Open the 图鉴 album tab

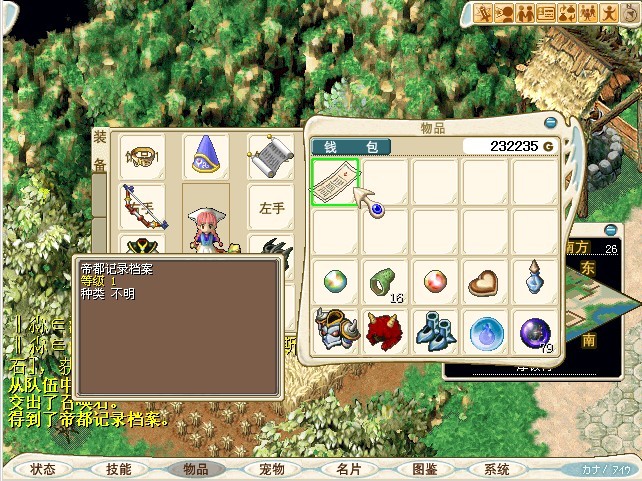[424, 468]
